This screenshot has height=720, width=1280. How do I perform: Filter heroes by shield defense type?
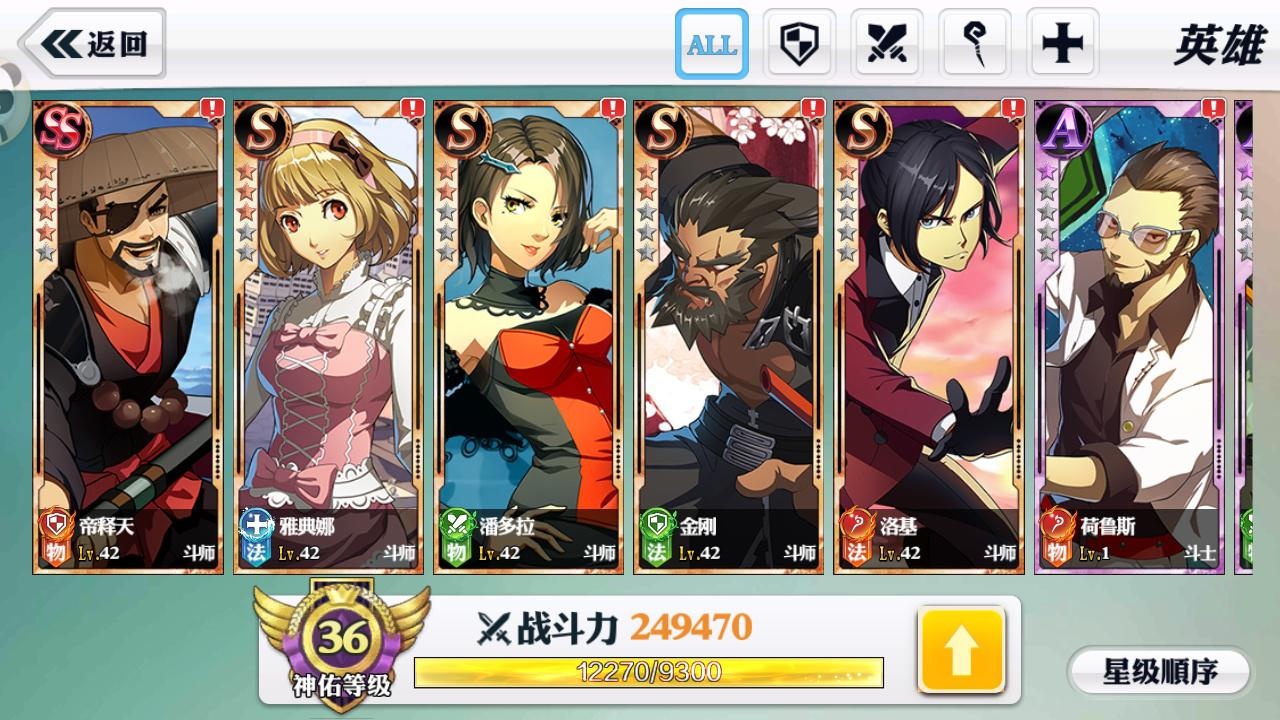tap(799, 44)
